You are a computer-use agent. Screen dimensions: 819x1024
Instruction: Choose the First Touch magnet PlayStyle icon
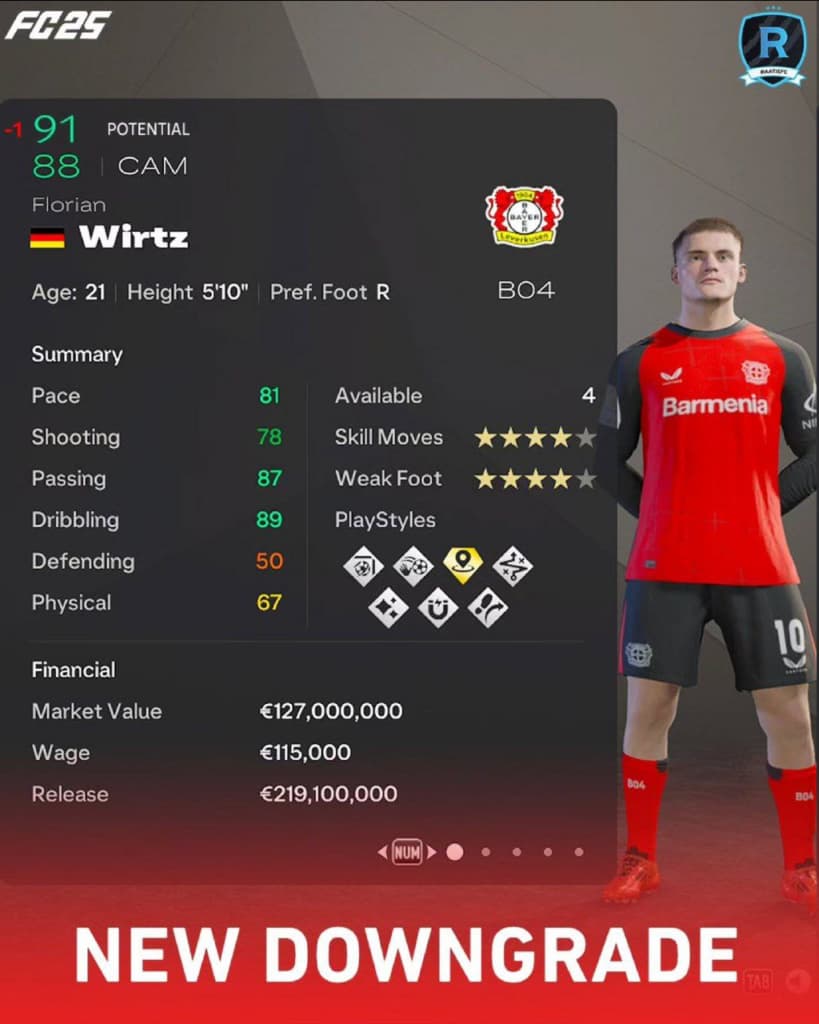[x=438, y=608]
